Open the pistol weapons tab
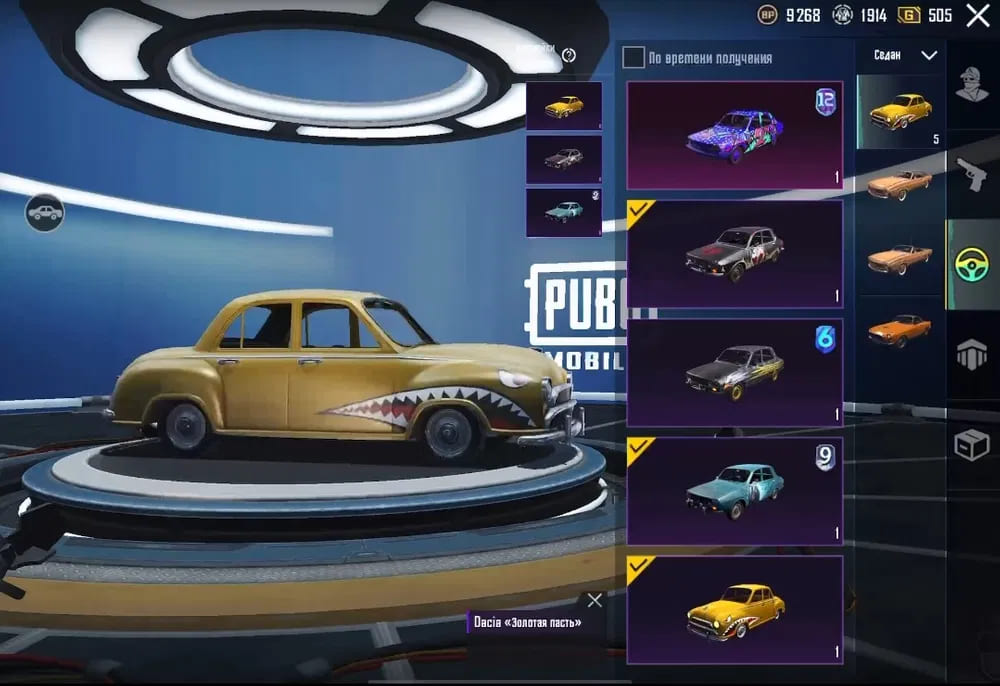The width and height of the screenshot is (1000, 686). coord(971,177)
